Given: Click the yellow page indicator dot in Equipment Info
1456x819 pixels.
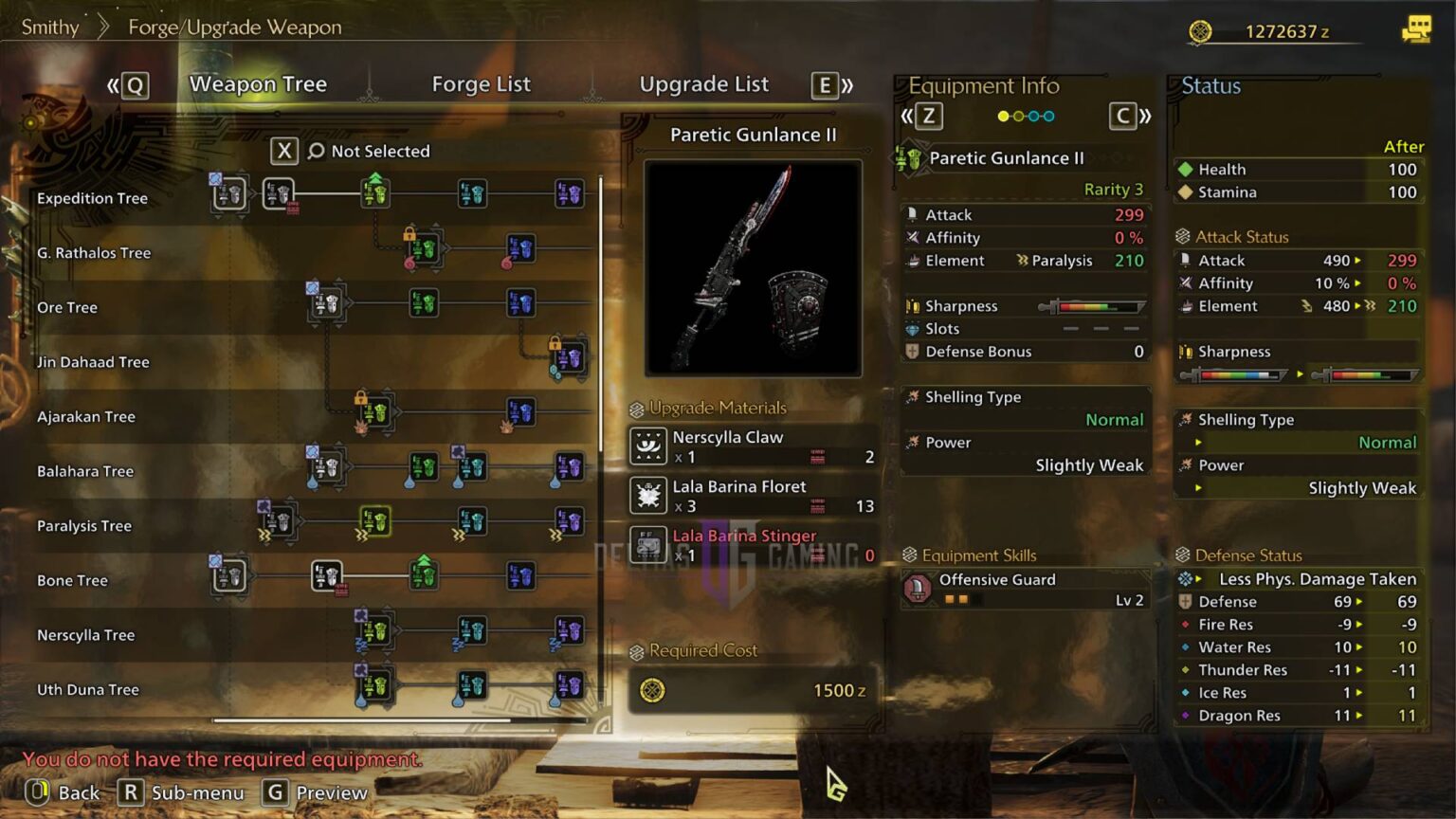Looking at the screenshot, I should click(x=1002, y=116).
